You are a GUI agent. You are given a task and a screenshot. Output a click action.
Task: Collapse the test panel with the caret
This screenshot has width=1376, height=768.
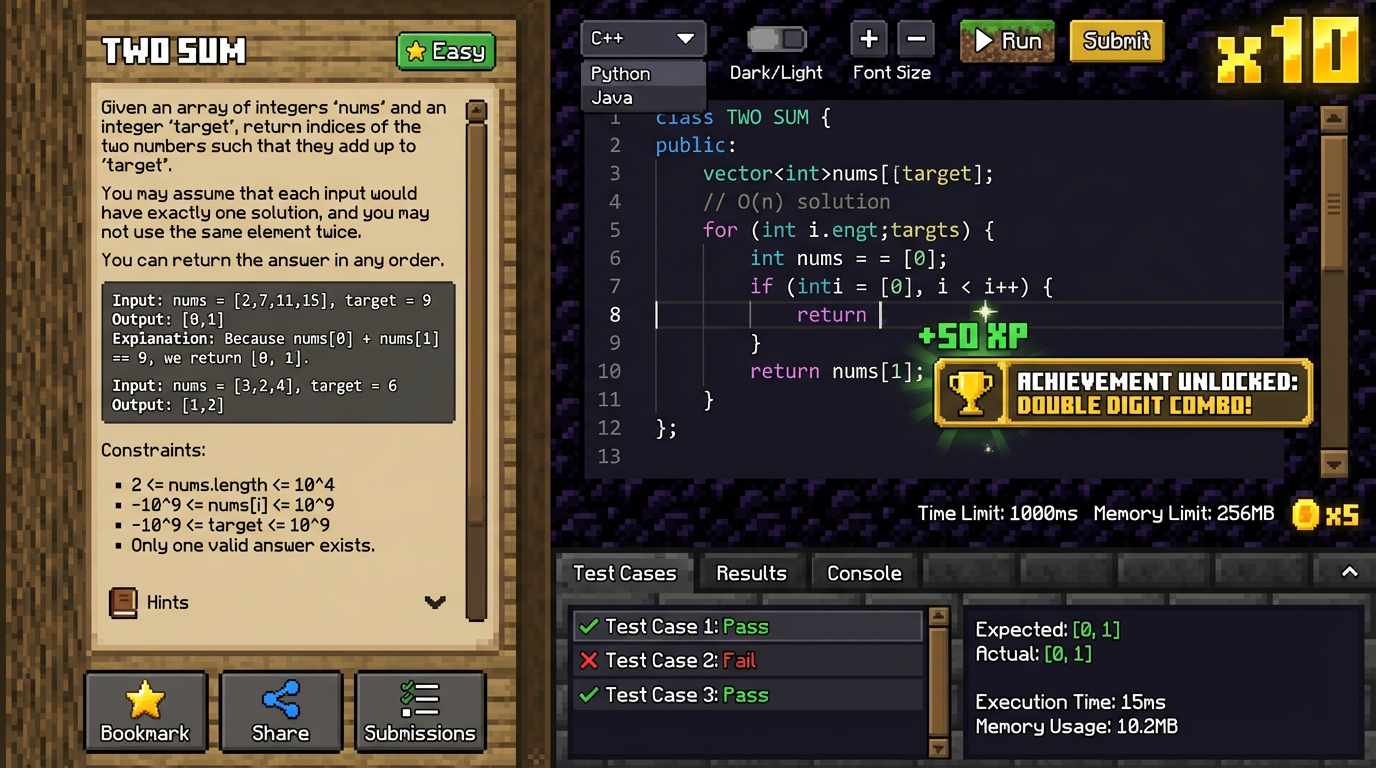[x=1349, y=572]
